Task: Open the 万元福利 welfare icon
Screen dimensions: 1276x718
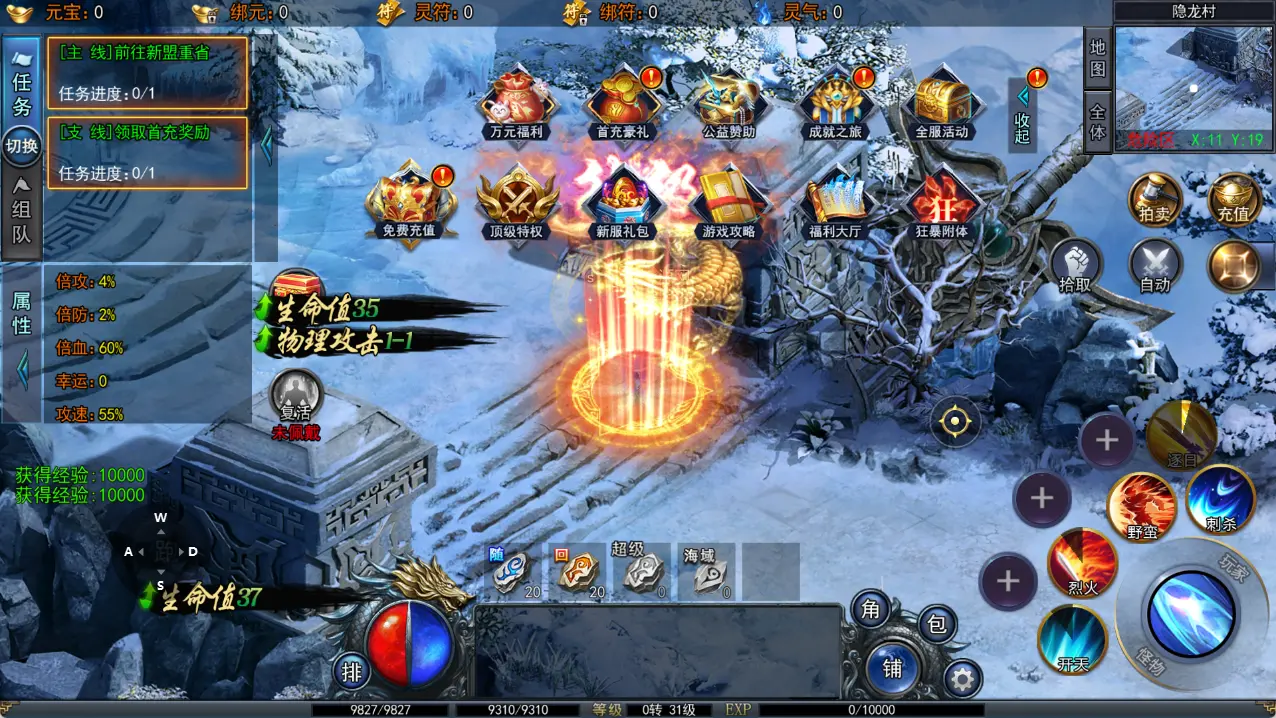Action: pyautogui.click(x=516, y=102)
